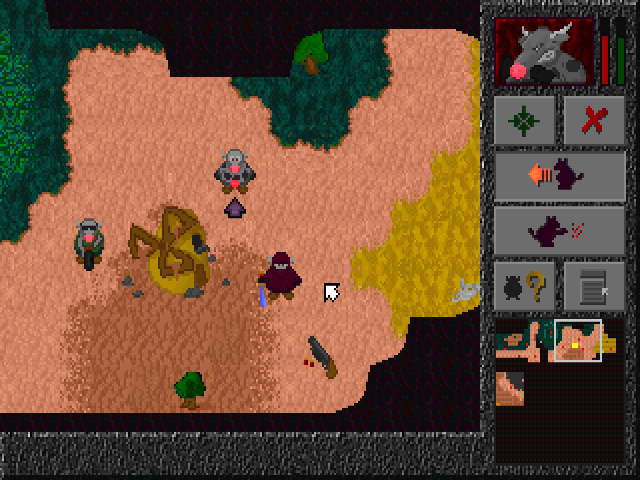640x480 pixels.
Task: Open the document notes button
Action: click(x=594, y=286)
